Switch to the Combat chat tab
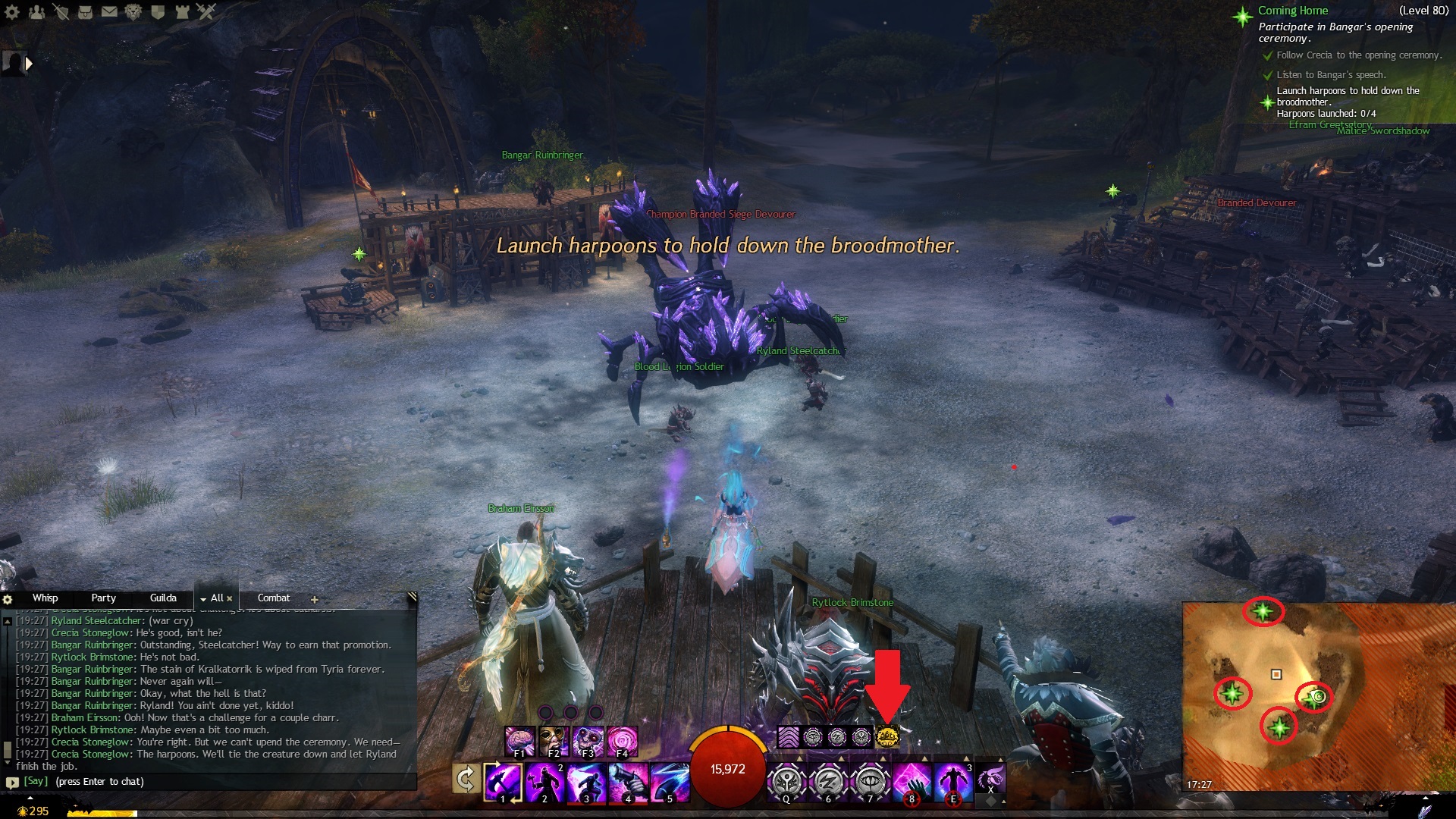Image resolution: width=1456 pixels, height=819 pixels. click(x=274, y=598)
